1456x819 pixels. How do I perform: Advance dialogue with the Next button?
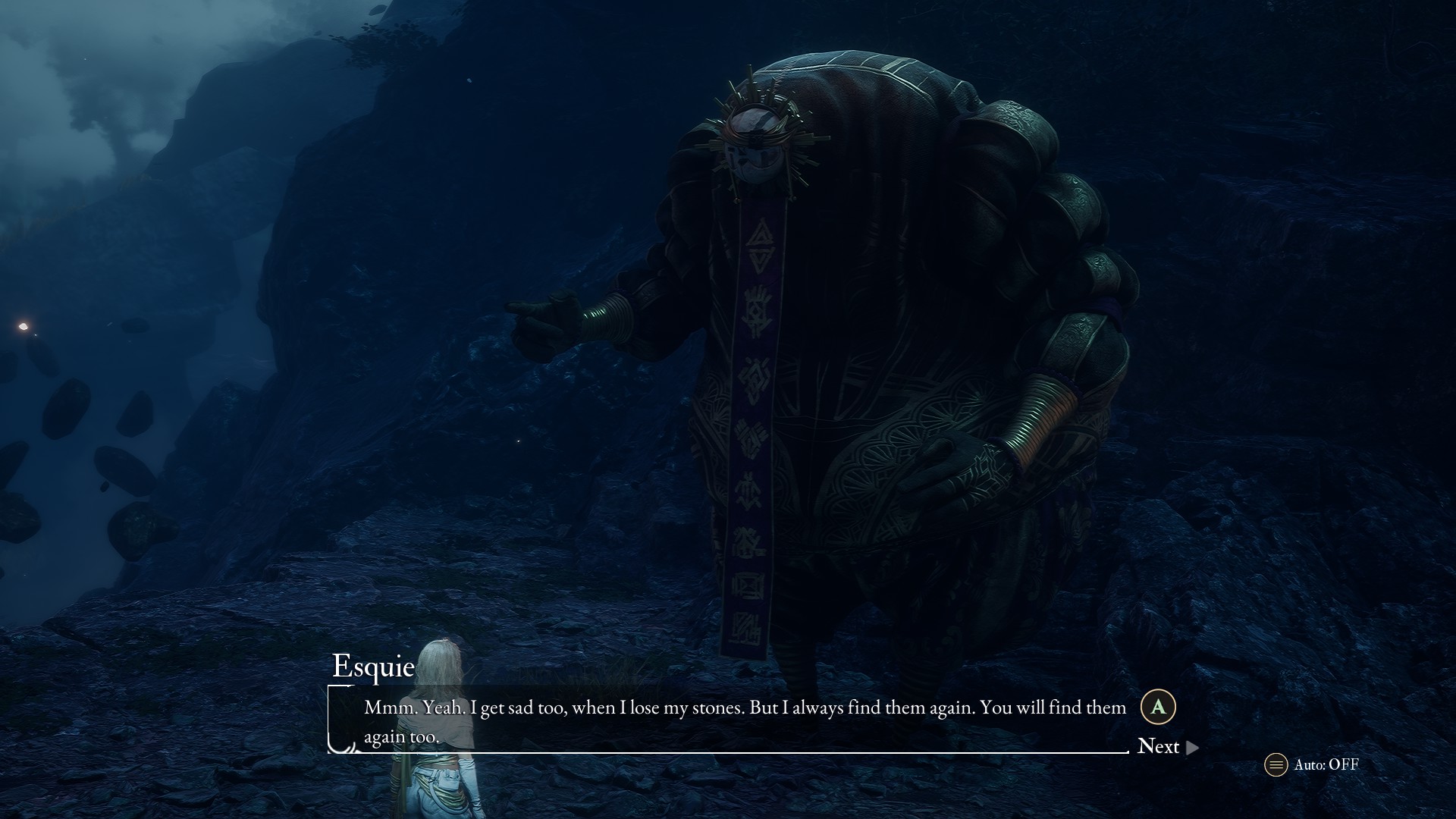(1166, 747)
